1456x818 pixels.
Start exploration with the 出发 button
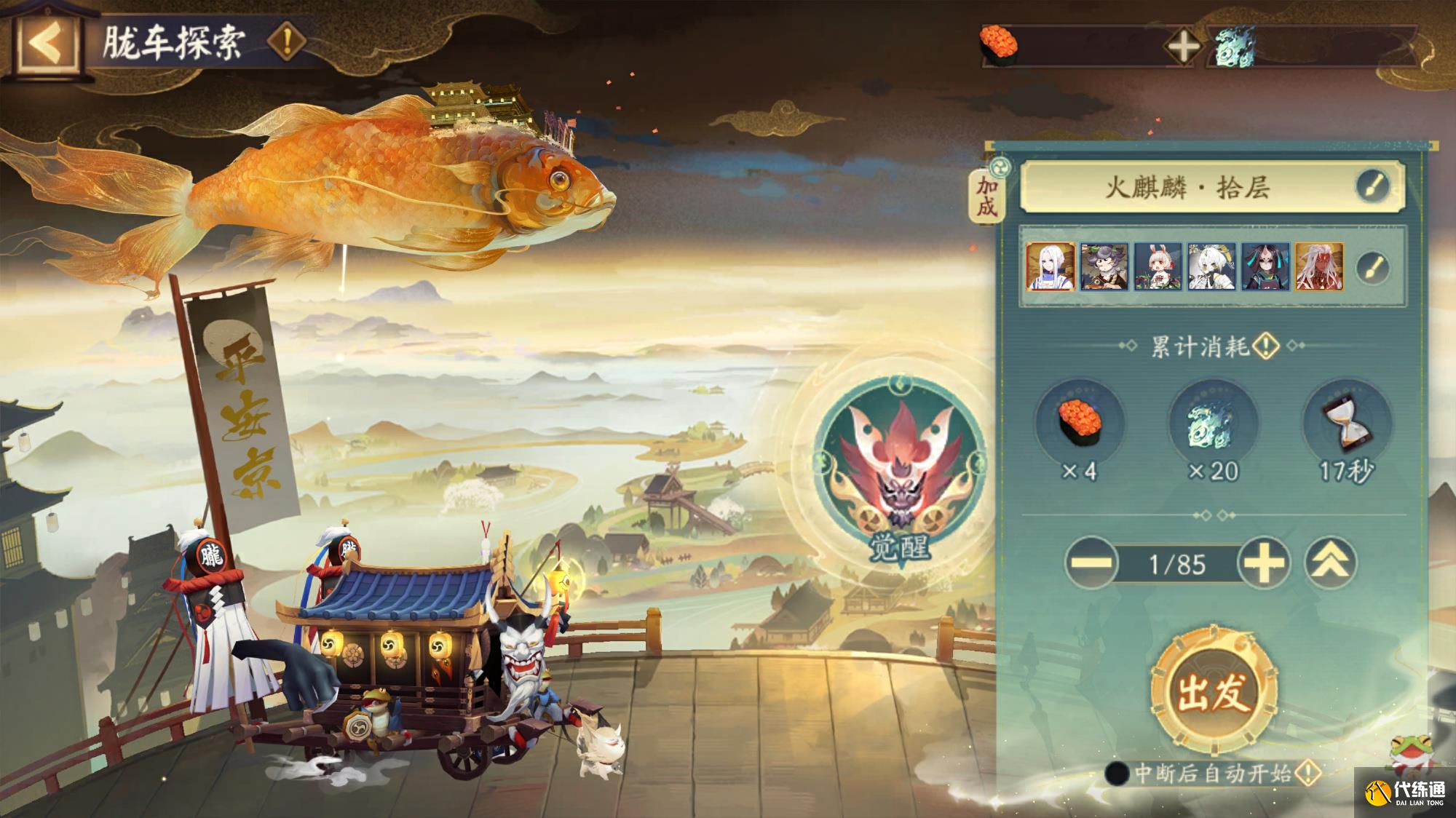pyautogui.click(x=1214, y=691)
